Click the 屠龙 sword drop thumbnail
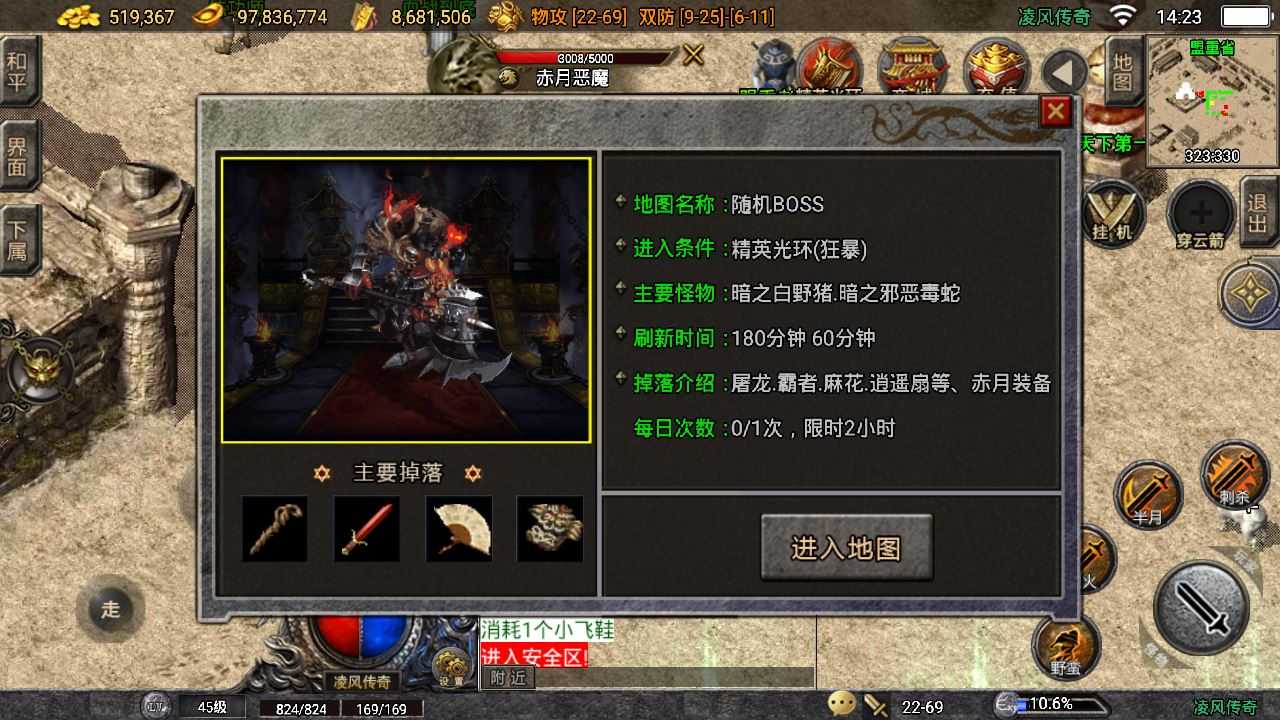Image resolution: width=1280 pixels, height=720 pixels. pyautogui.click(x=275, y=528)
